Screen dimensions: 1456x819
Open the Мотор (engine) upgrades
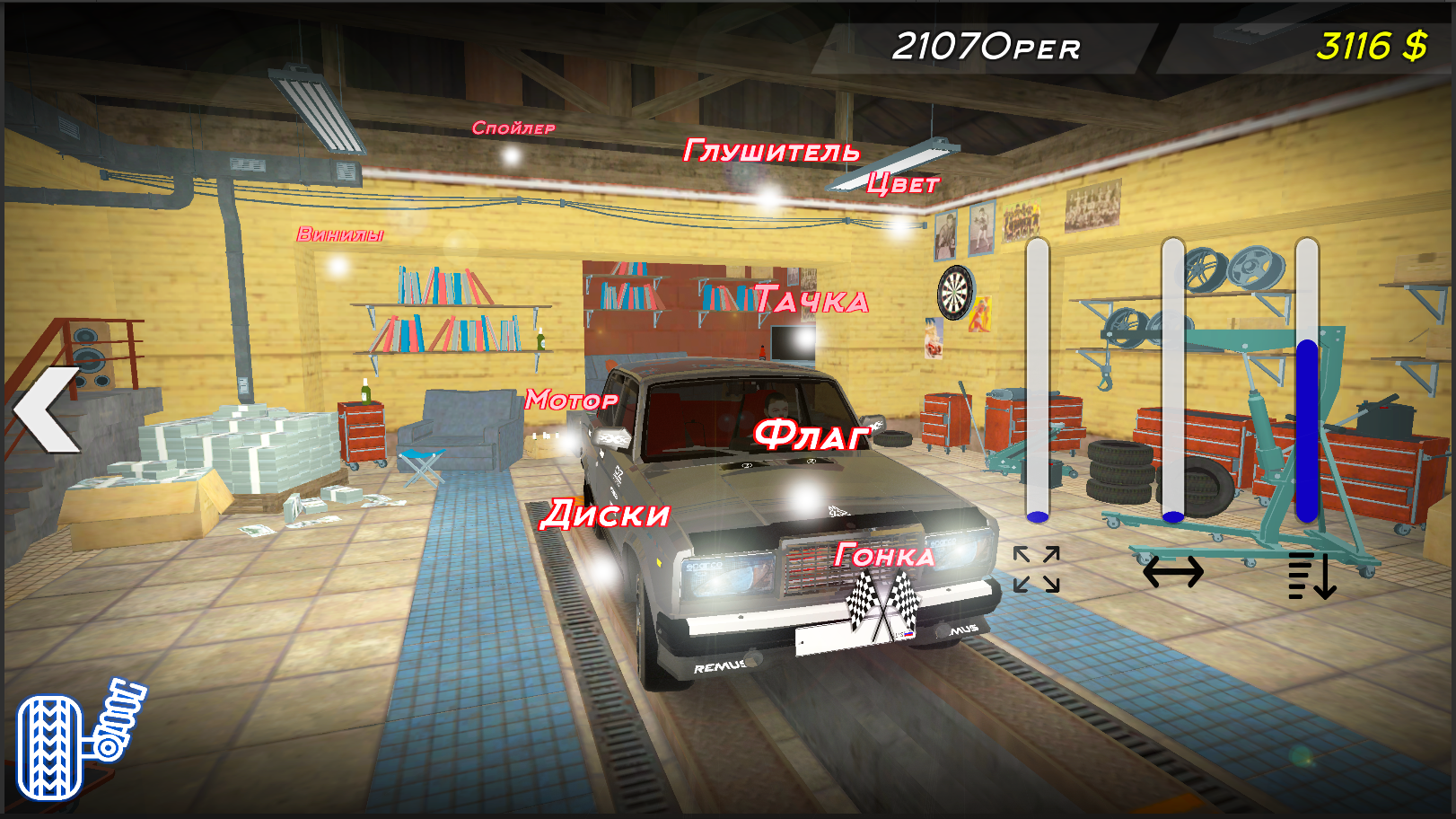(x=571, y=401)
